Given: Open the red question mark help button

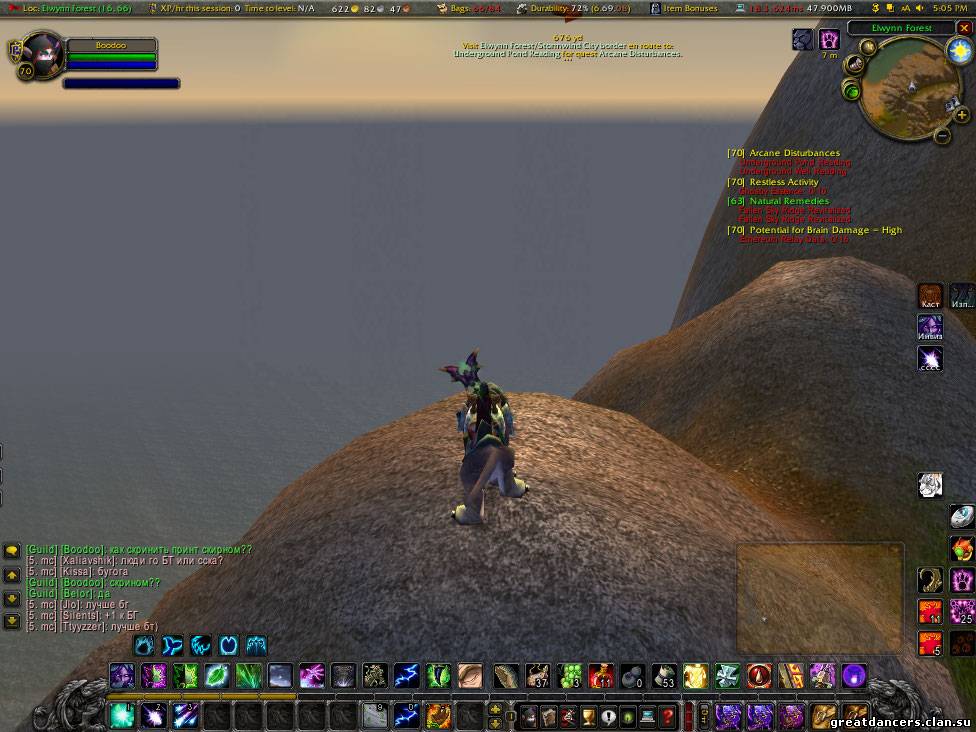Looking at the screenshot, I should pos(668,716).
